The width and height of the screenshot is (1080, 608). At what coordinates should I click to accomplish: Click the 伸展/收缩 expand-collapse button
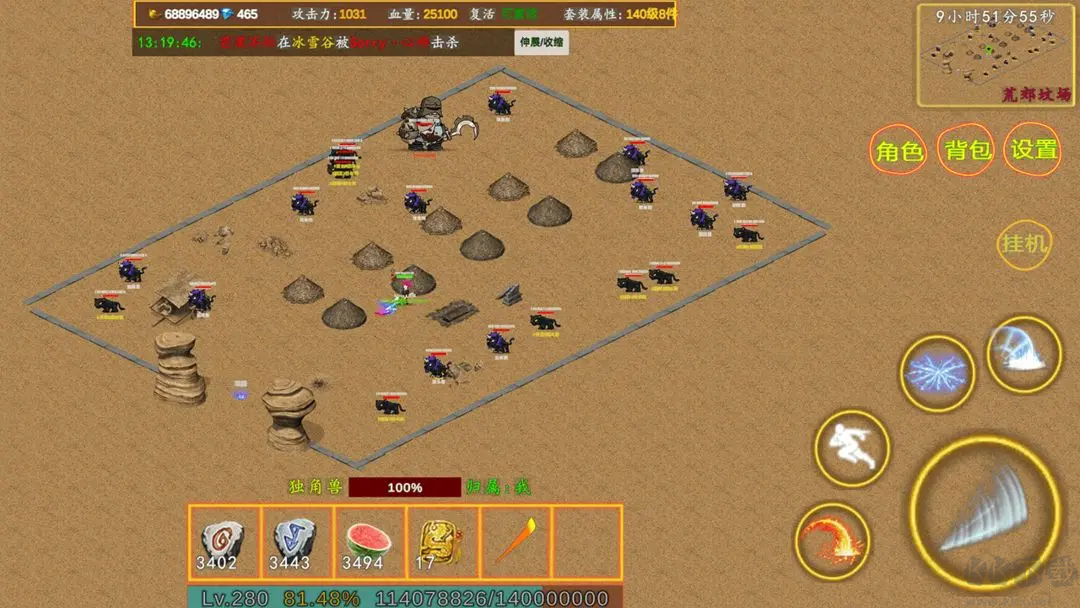tap(541, 43)
